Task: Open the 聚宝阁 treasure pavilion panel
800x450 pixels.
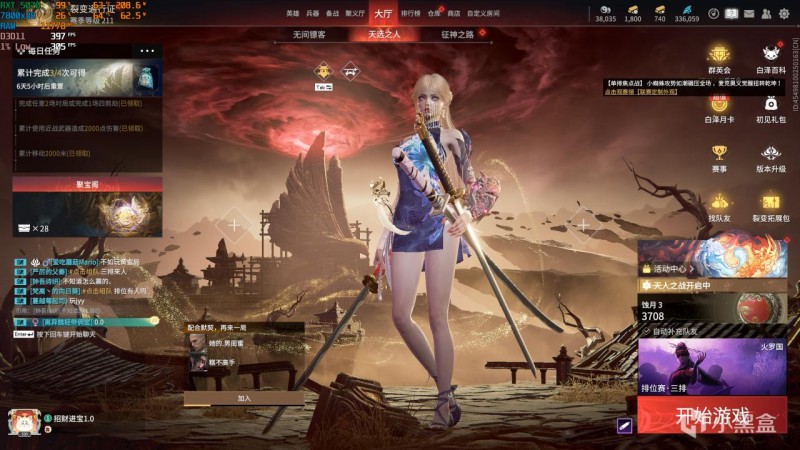Action: pos(87,184)
